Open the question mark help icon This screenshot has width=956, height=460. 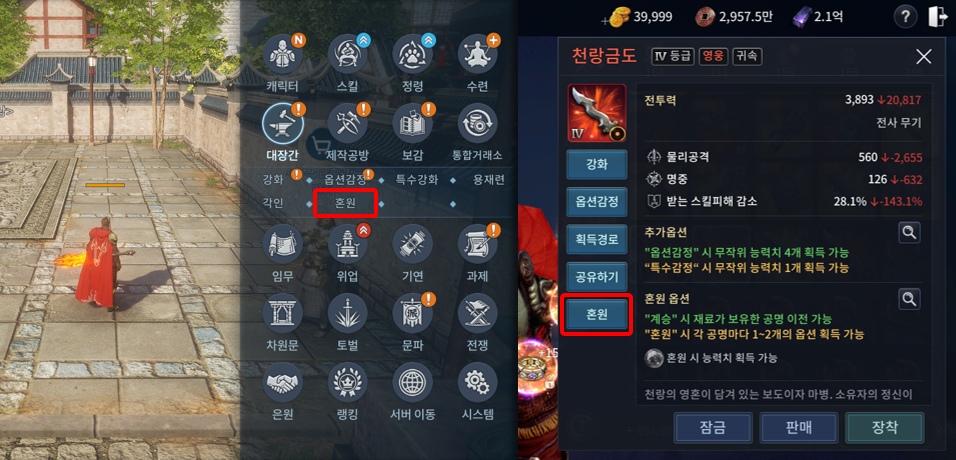click(x=904, y=17)
